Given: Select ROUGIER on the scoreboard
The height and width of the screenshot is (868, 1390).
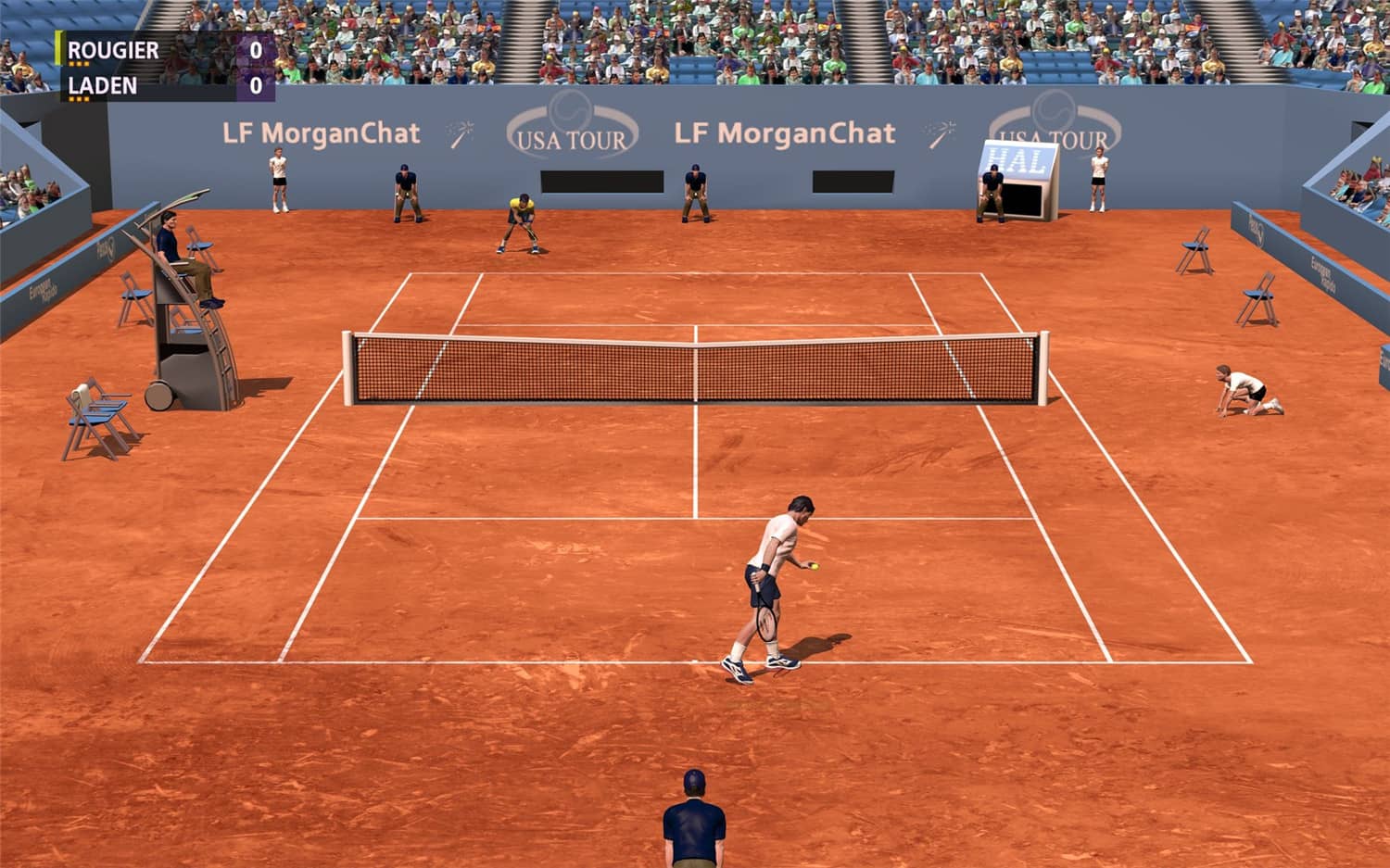Looking at the screenshot, I should tap(113, 51).
